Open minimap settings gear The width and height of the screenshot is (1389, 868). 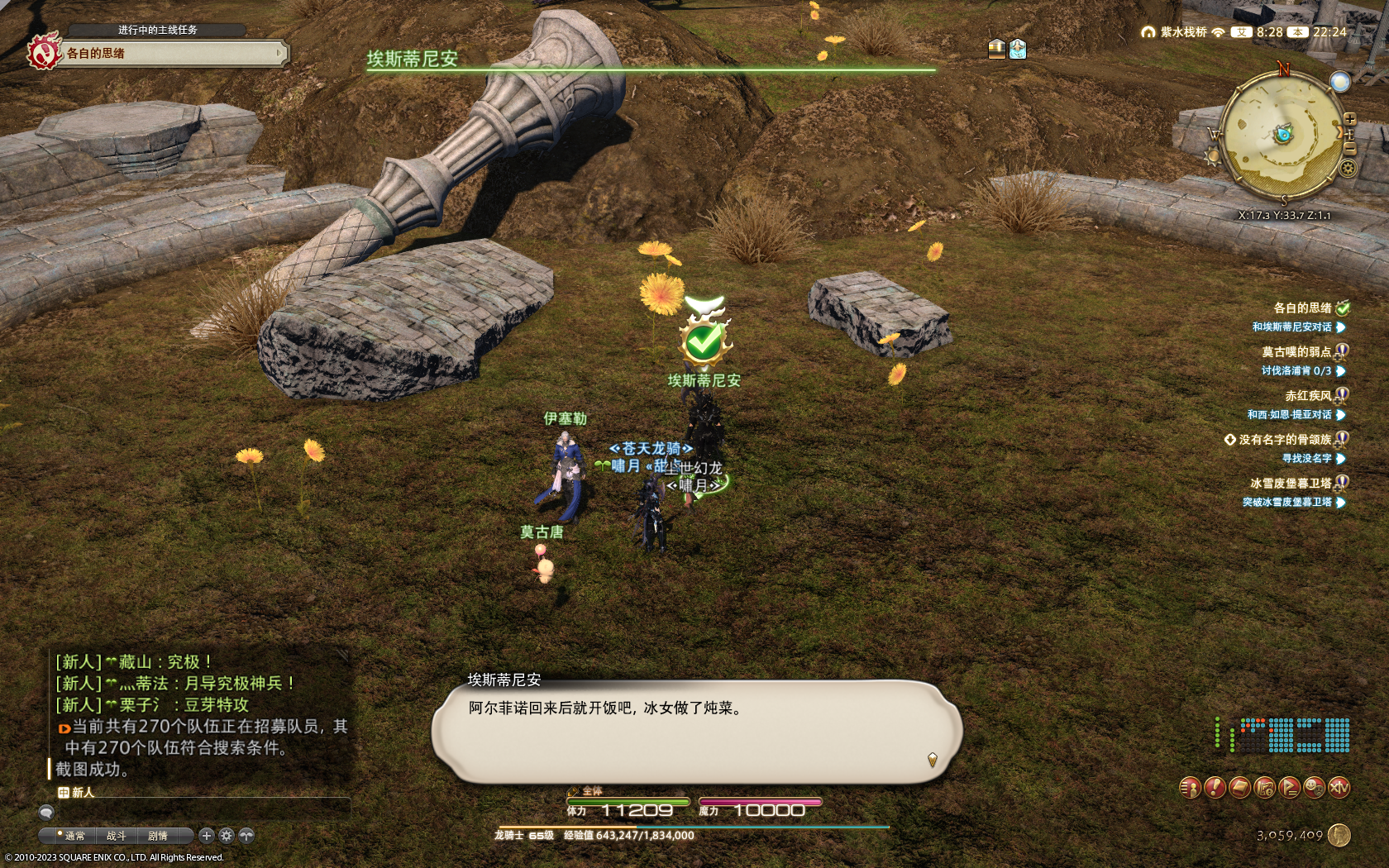coord(1348,169)
